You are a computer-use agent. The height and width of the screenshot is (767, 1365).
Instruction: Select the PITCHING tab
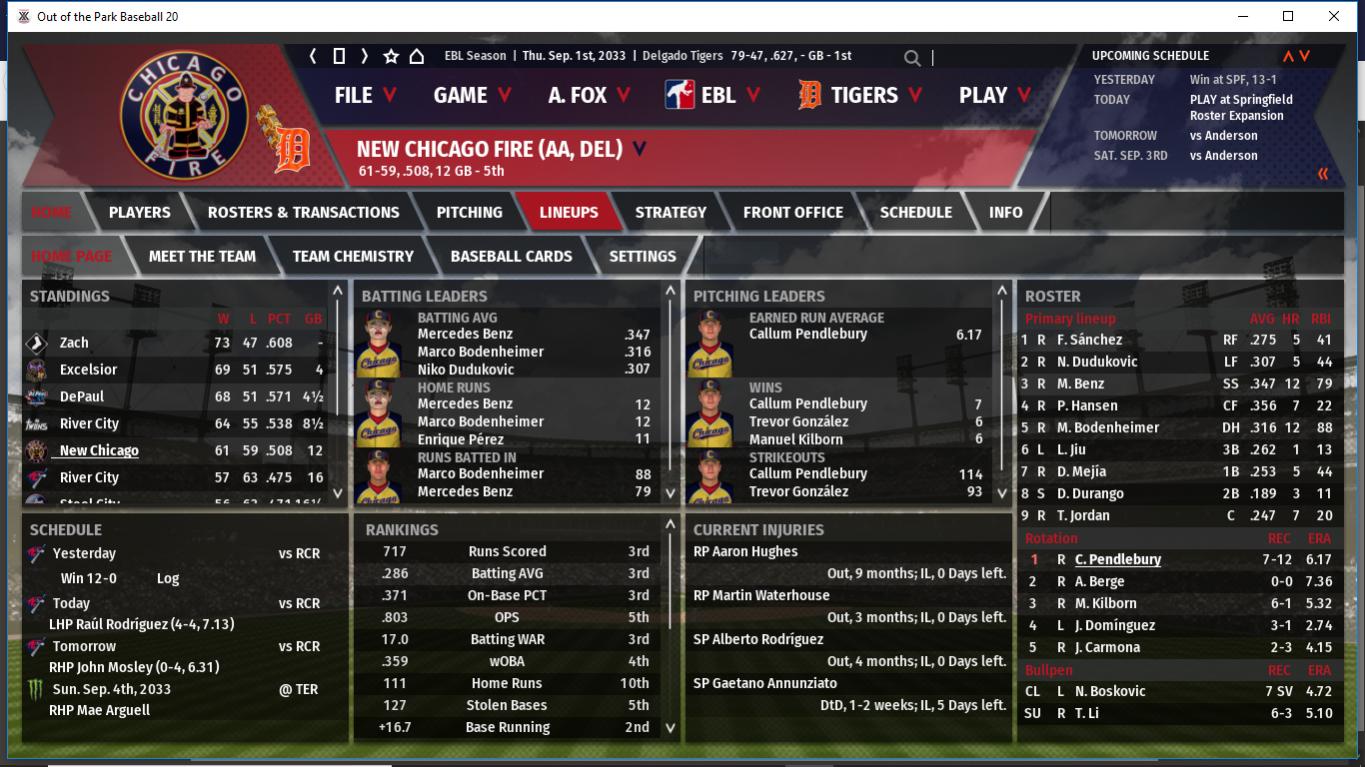[x=469, y=212]
